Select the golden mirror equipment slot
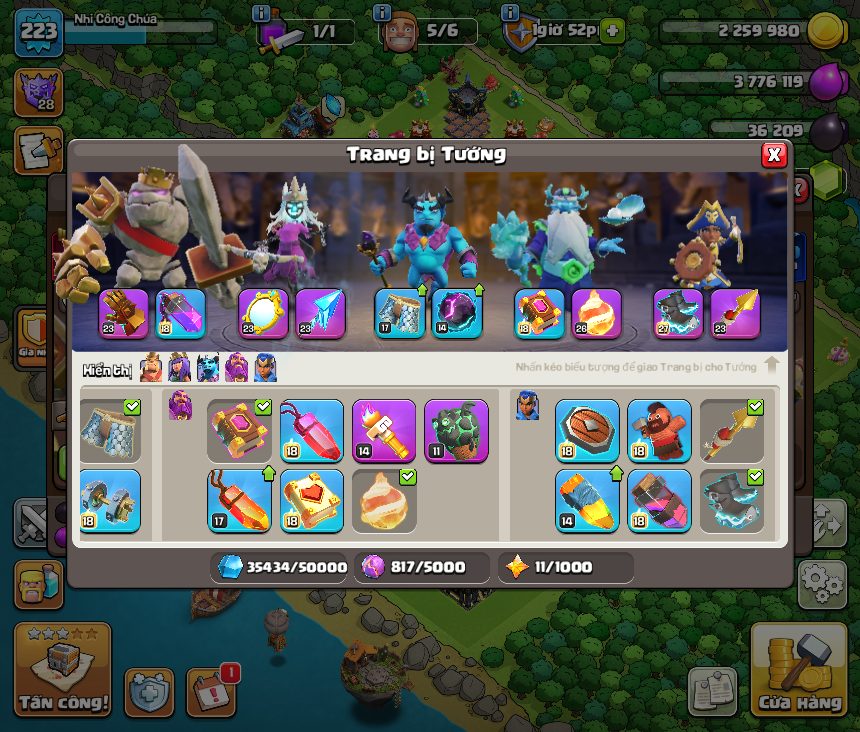The image size is (860, 732). [263, 313]
